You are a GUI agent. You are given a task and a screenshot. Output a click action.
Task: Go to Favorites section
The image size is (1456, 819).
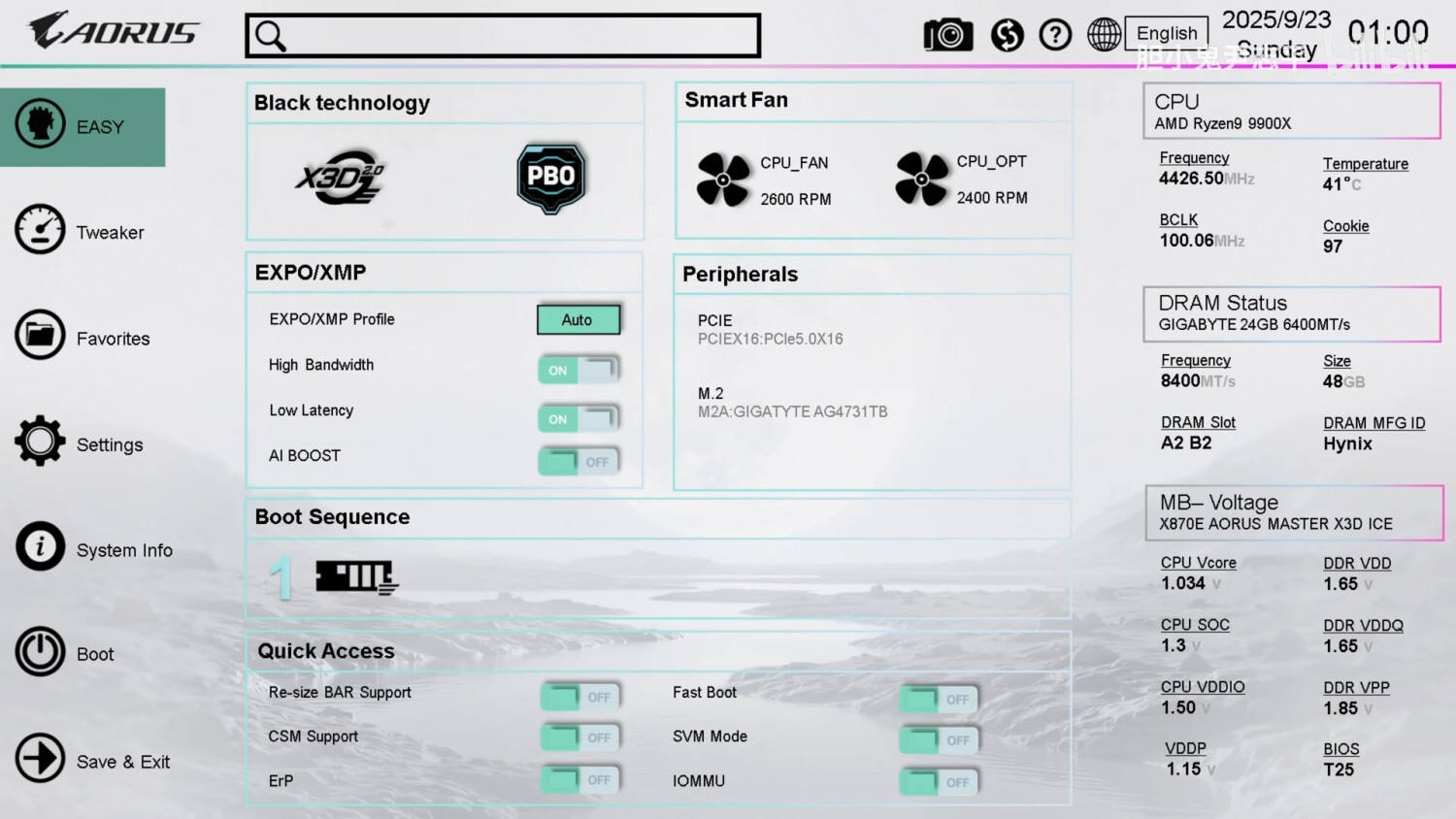pyautogui.click(x=83, y=337)
